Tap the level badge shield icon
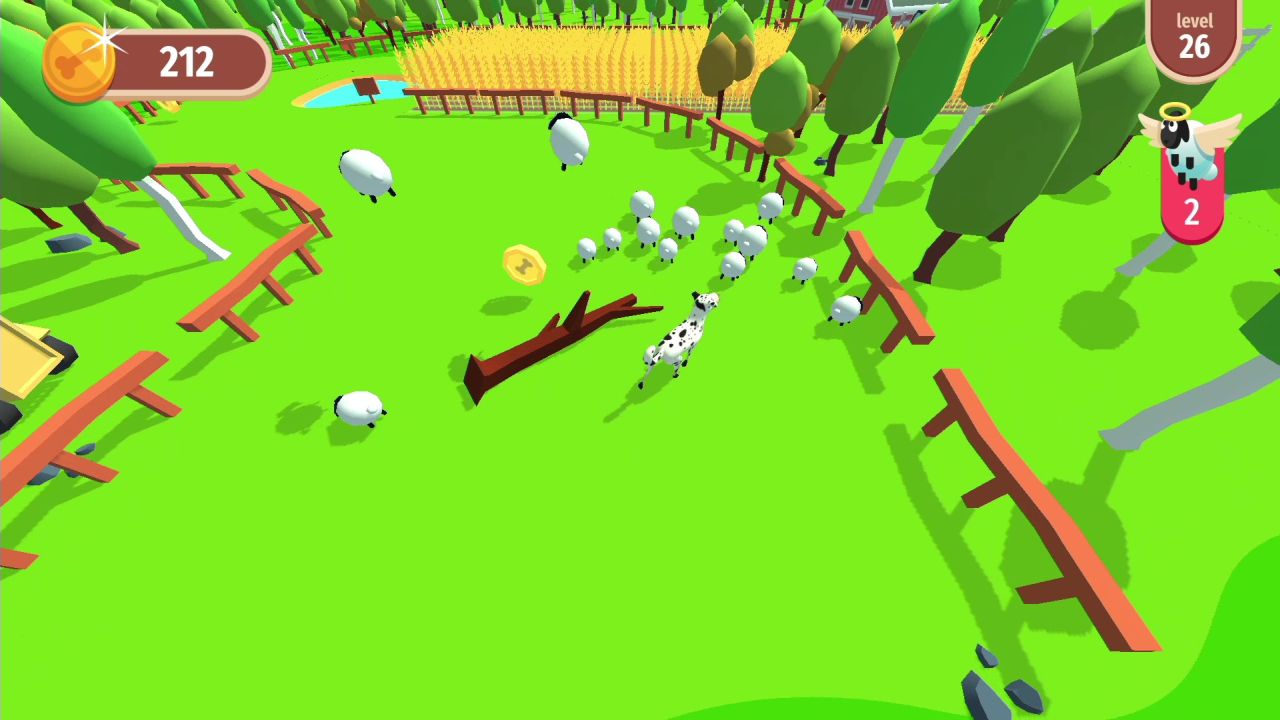This screenshot has height=720, width=1280. pos(1196,38)
